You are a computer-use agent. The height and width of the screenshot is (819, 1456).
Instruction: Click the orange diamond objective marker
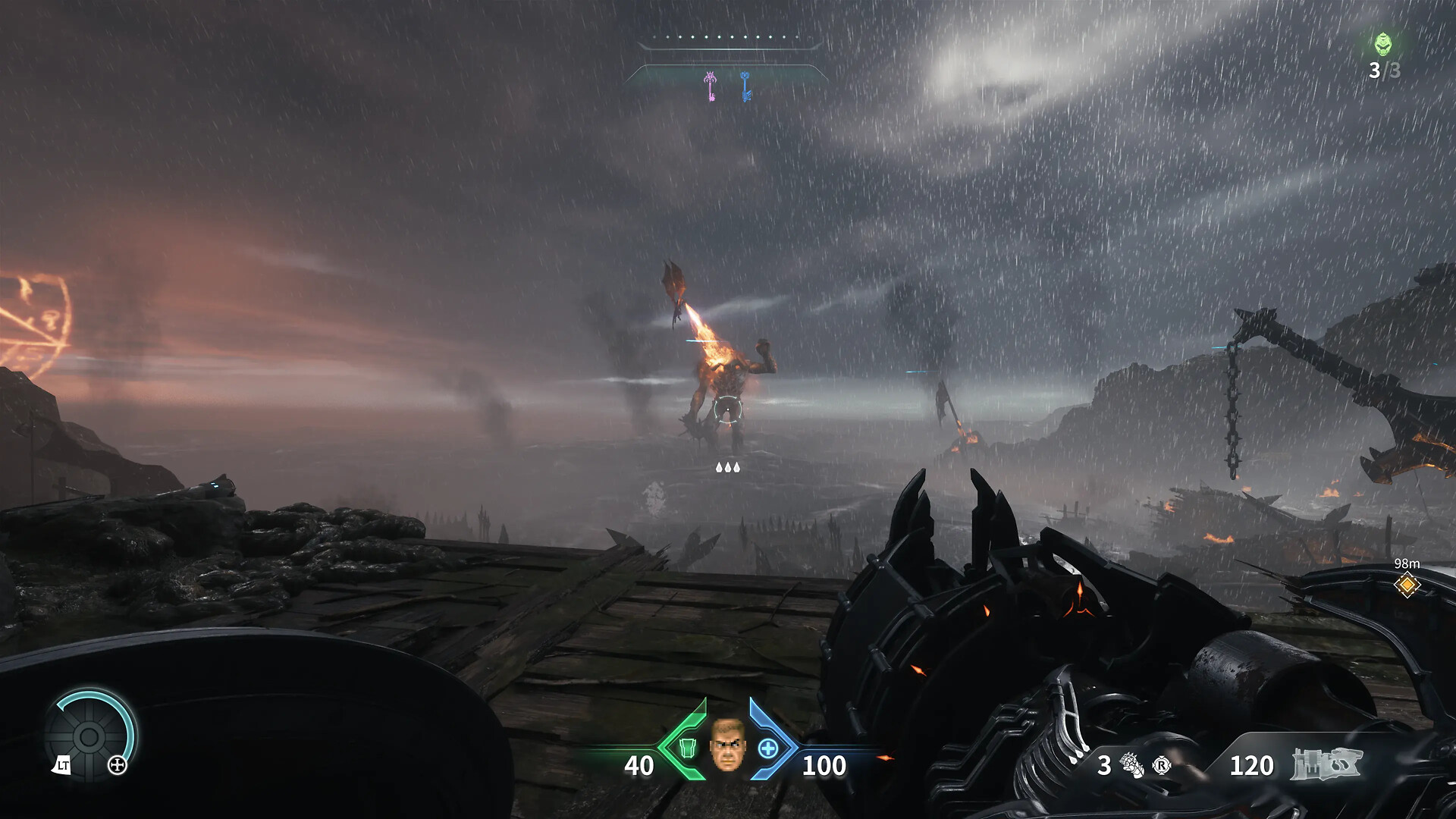[x=1407, y=585]
